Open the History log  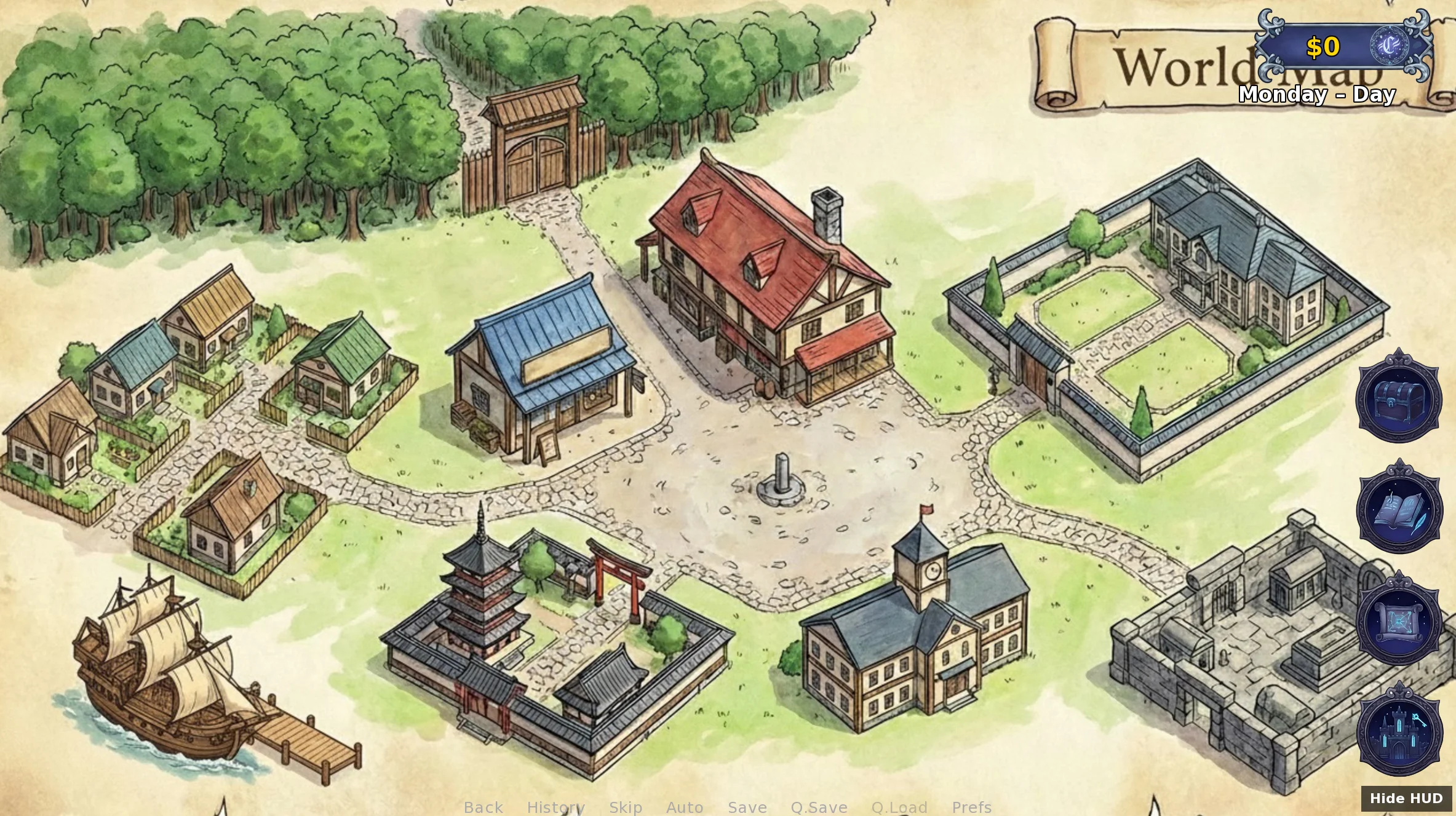[x=555, y=807]
